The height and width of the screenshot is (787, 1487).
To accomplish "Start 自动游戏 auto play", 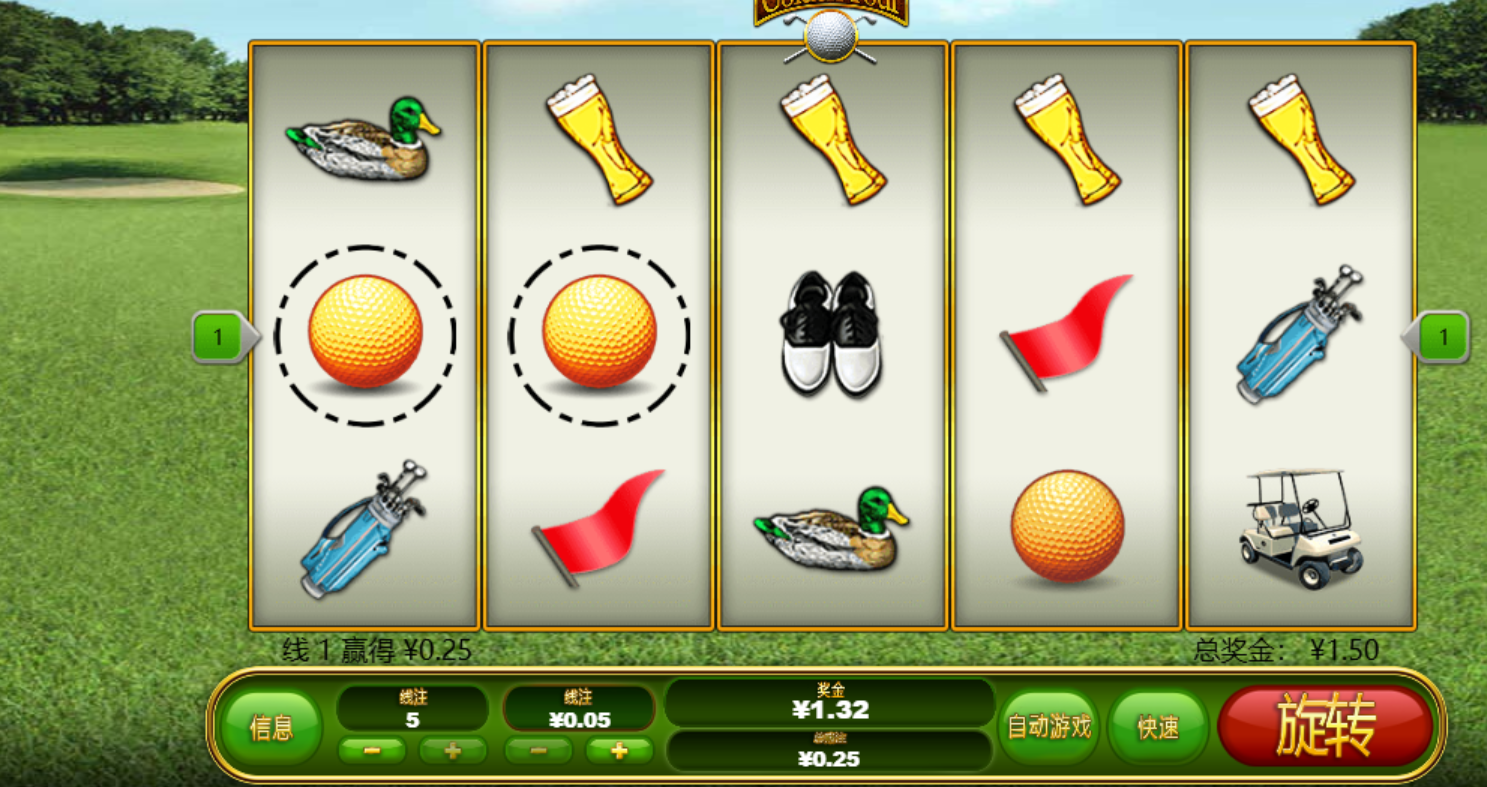I will click(1048, 727).
